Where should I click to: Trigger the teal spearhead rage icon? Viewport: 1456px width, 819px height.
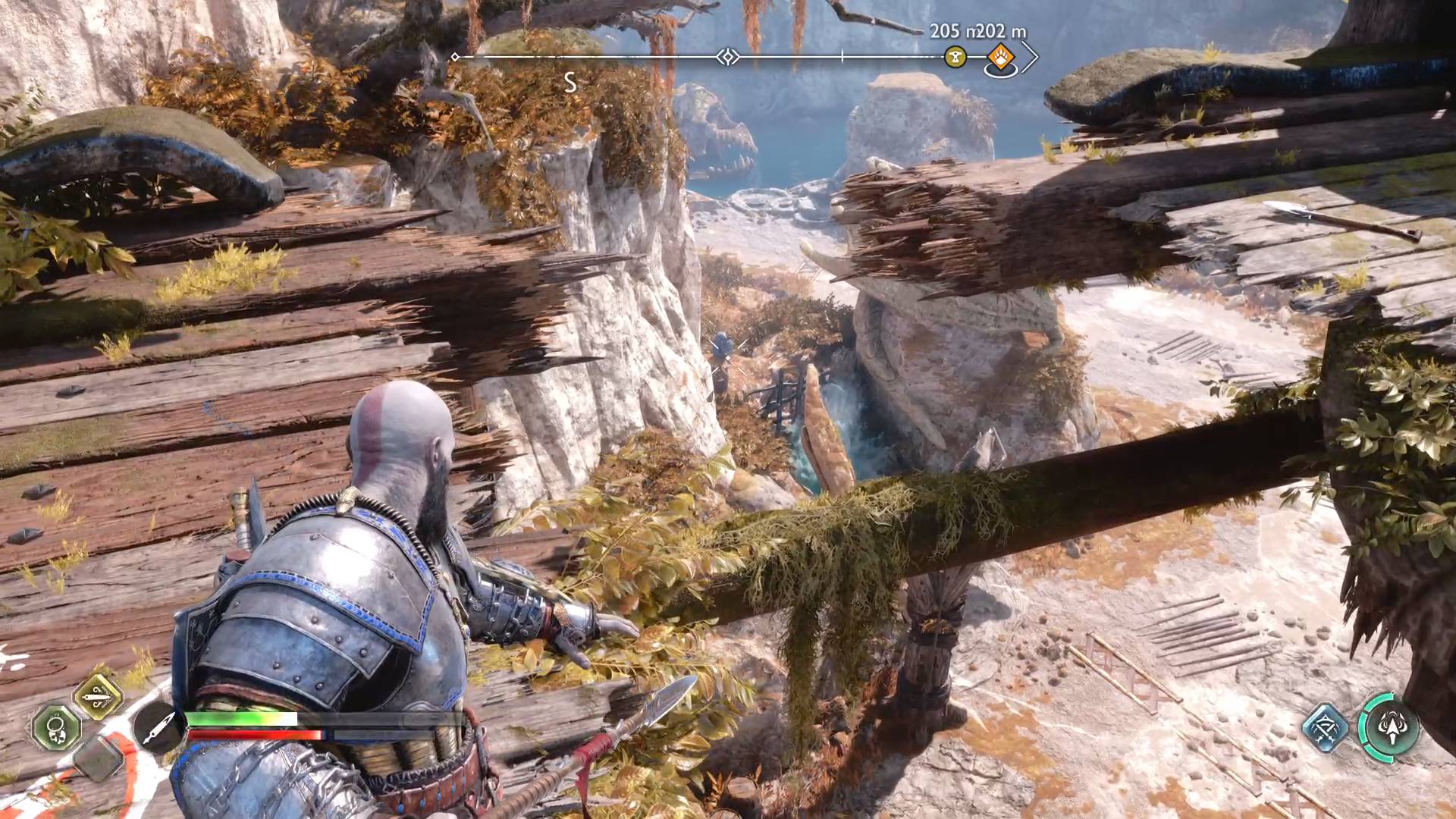[x=1390, y=728]
